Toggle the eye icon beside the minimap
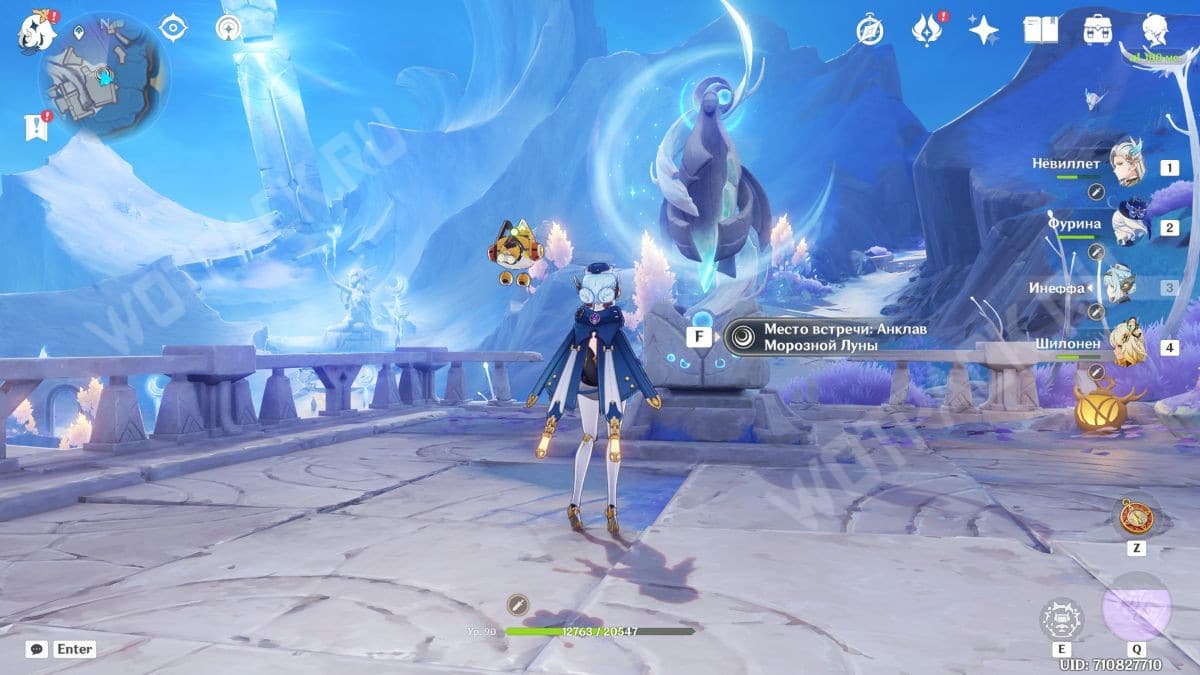The height and width of the screenshot is (675, 1200). click(x=175, y=29)
